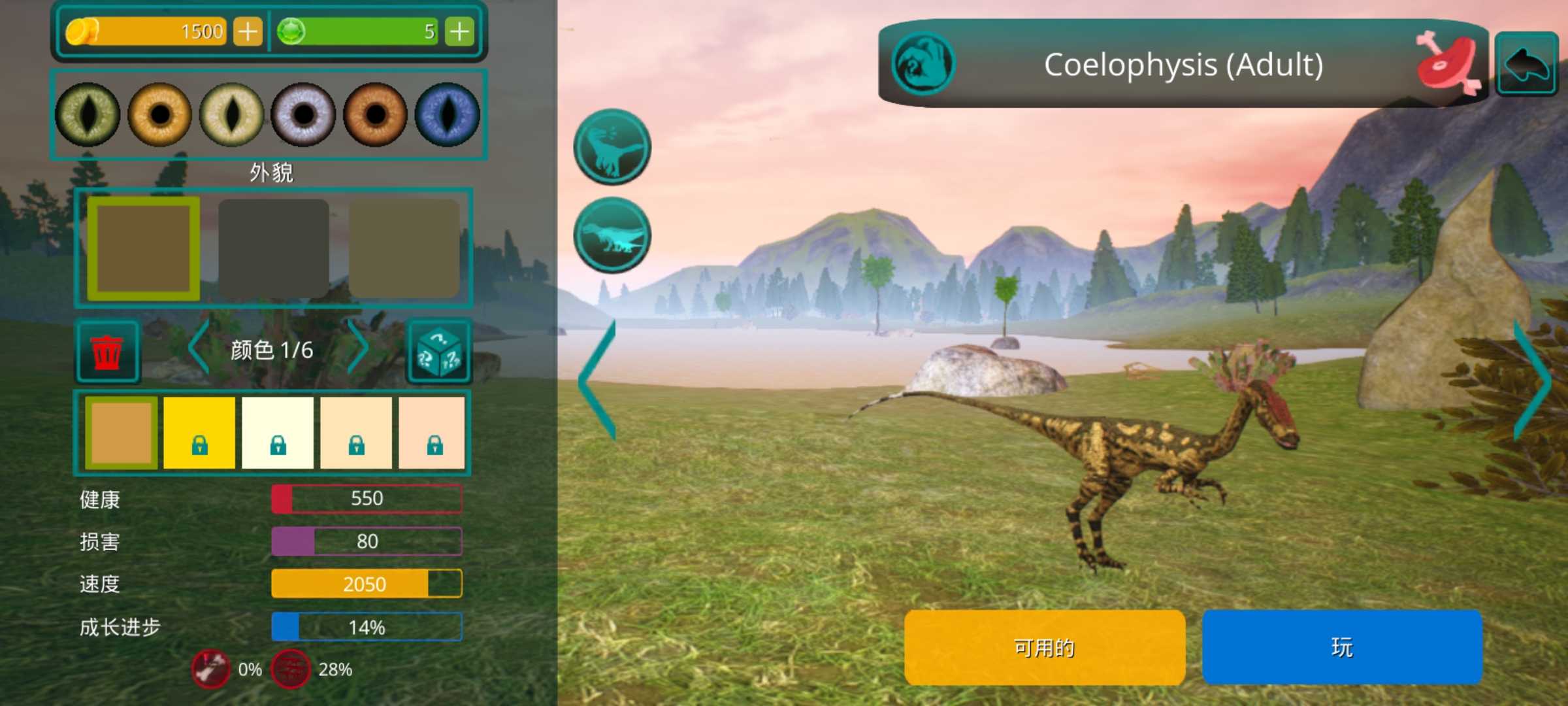Tap the dinosaur head emblem beside the name
The image size is (1568, 706).
pos(923,64)
